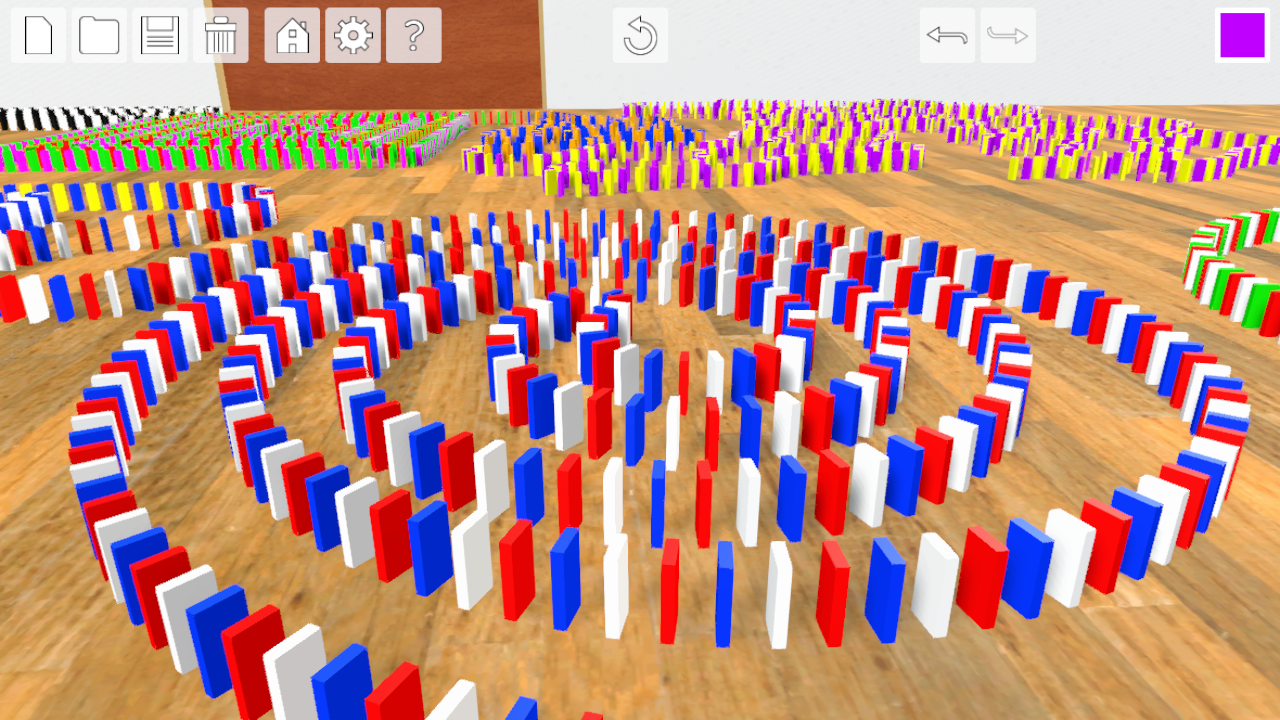
Task: Reset the domino simulation
Action: [x=639, y=34]
